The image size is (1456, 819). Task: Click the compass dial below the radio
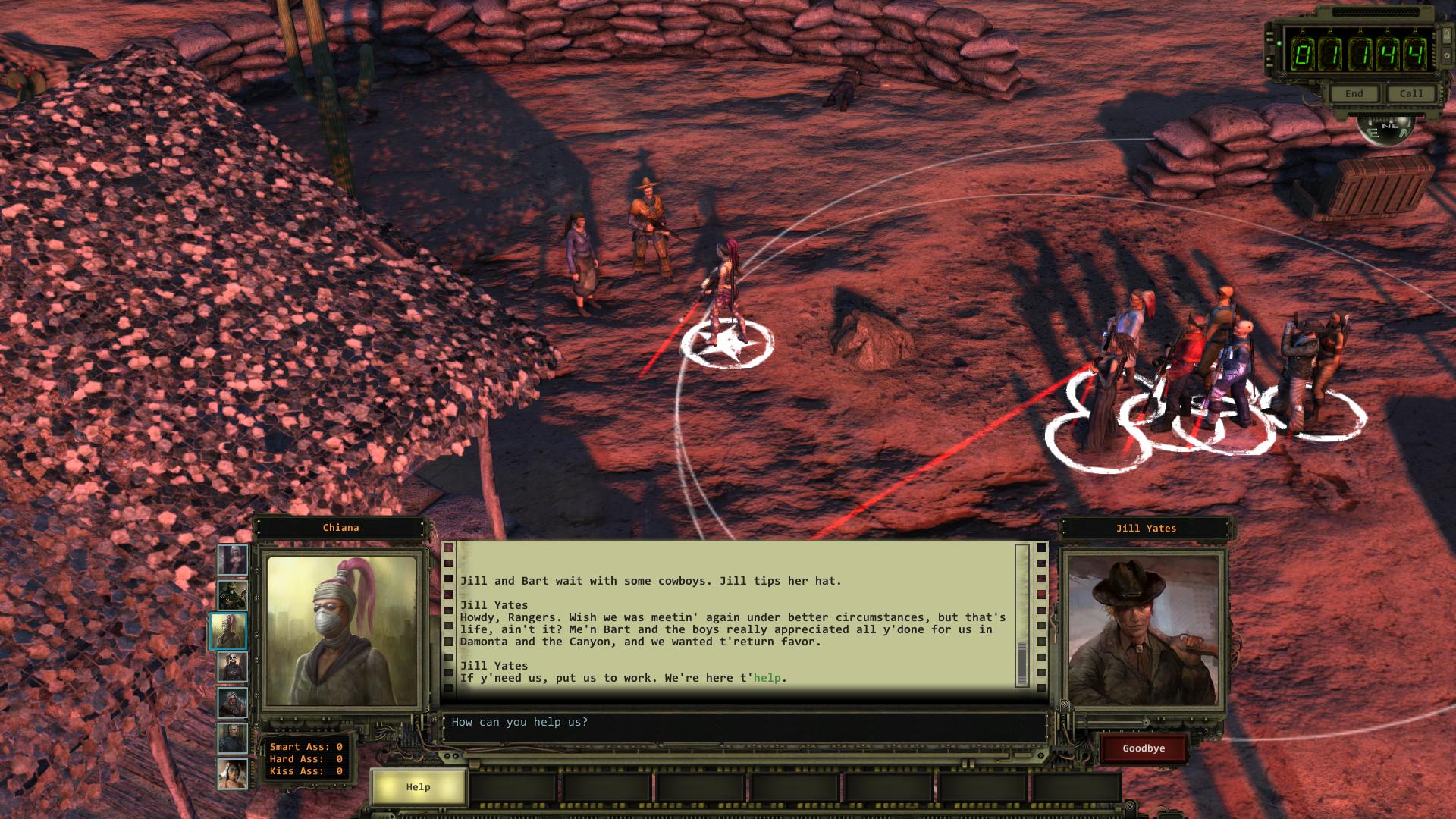point(1389,129)
